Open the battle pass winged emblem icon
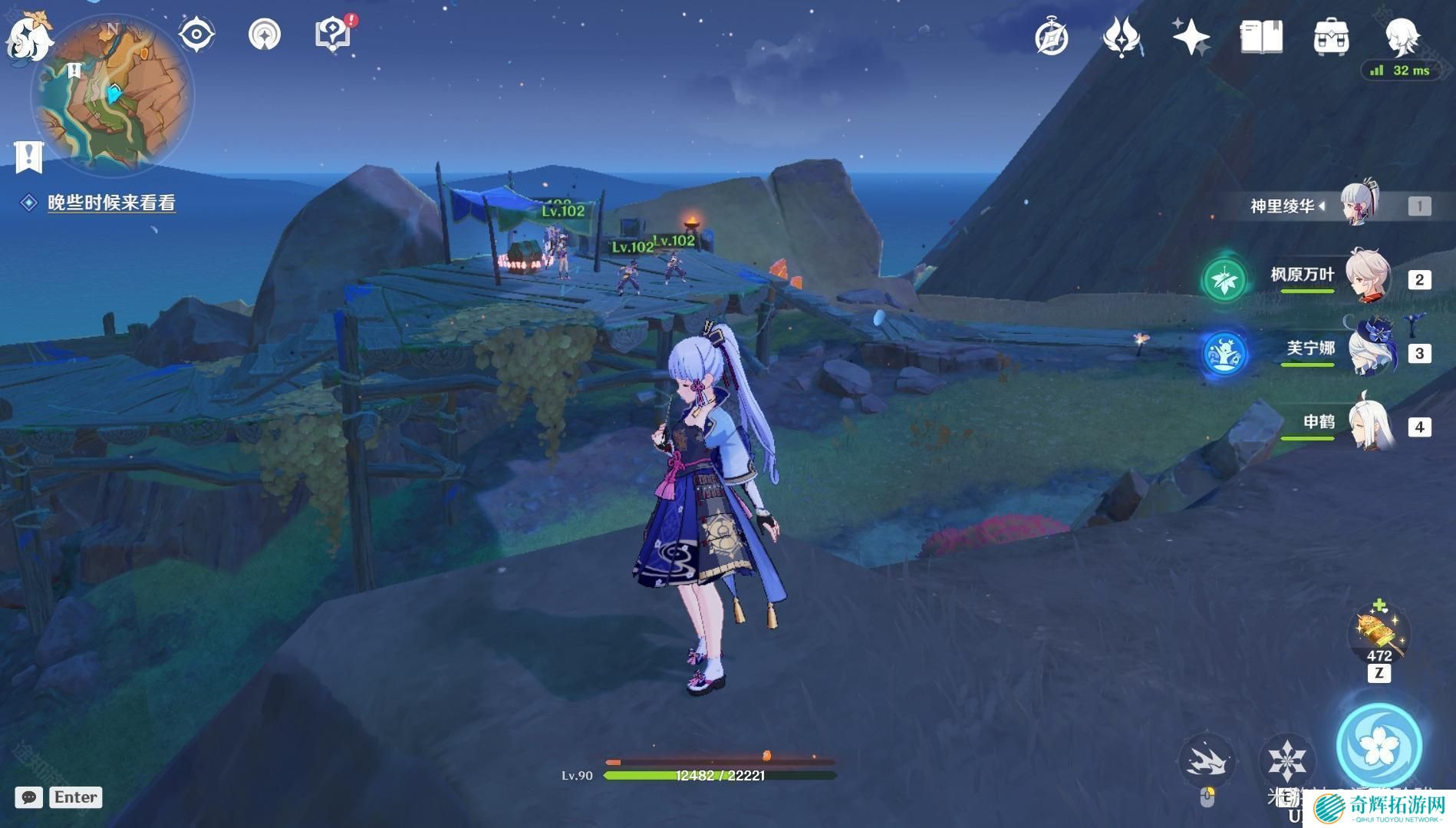Viewport: 1456px width, 828px height. point(1122,37)
